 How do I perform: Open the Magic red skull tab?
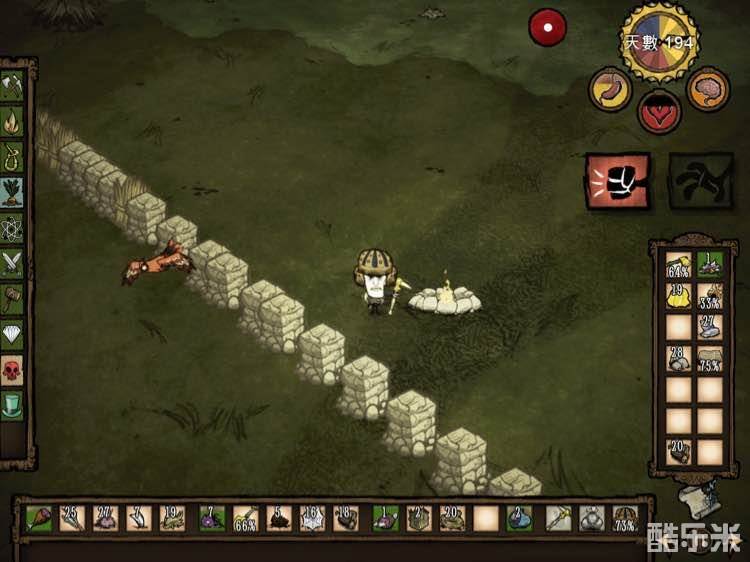tap(13, 371)
